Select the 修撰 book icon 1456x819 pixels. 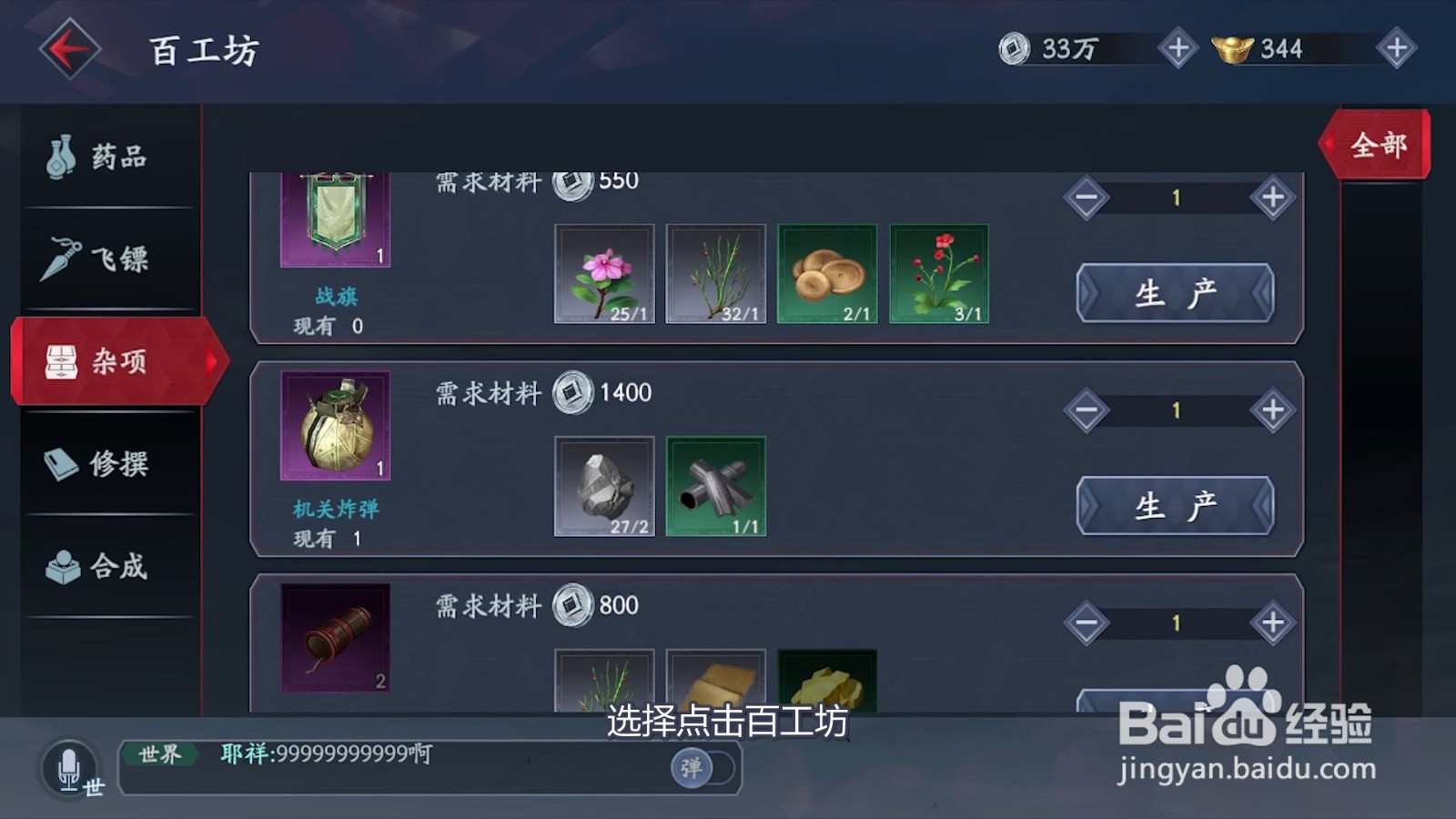[x=59, y=464]
